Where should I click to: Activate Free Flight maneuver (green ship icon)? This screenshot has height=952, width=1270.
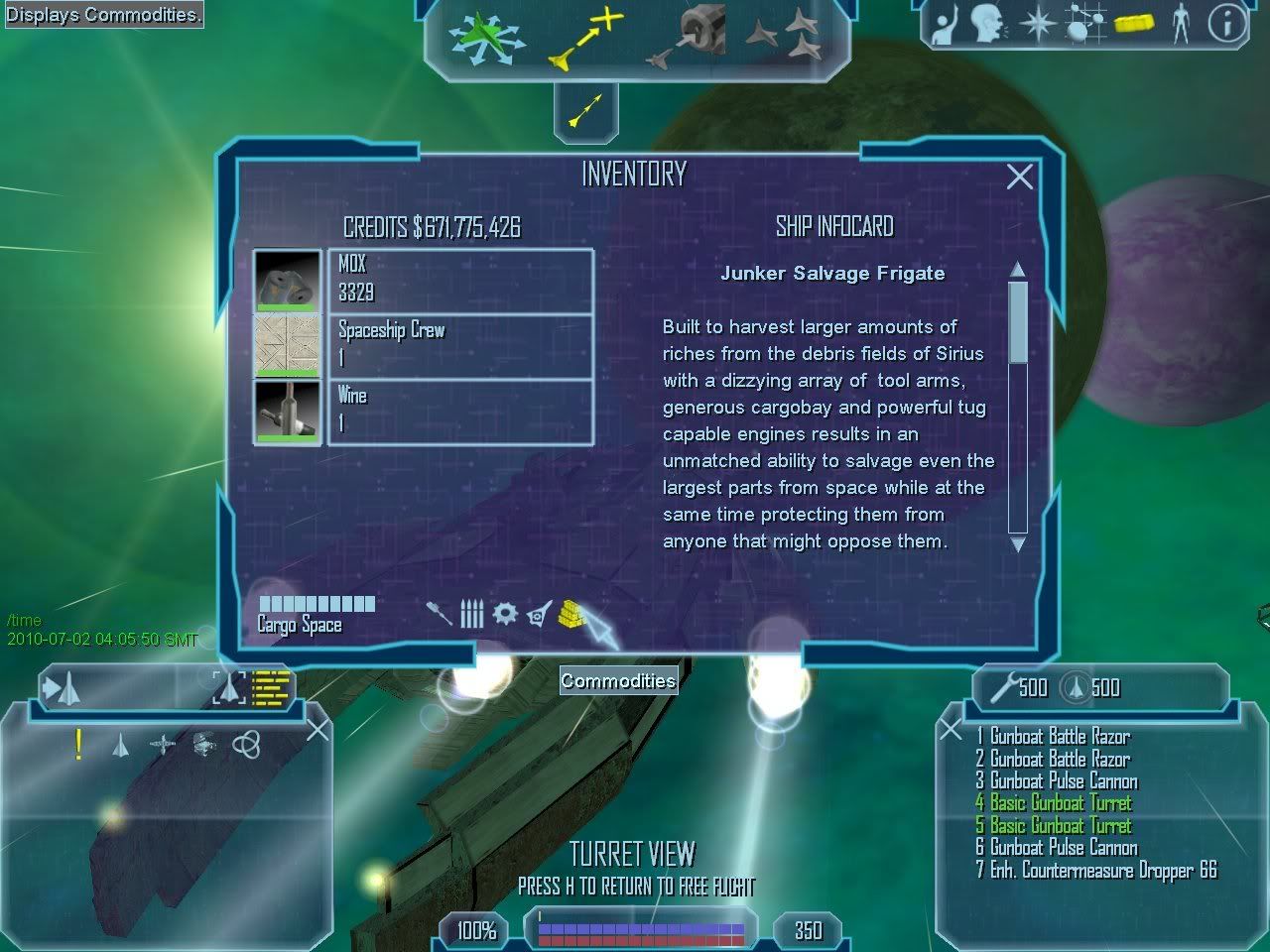(484, 39)
